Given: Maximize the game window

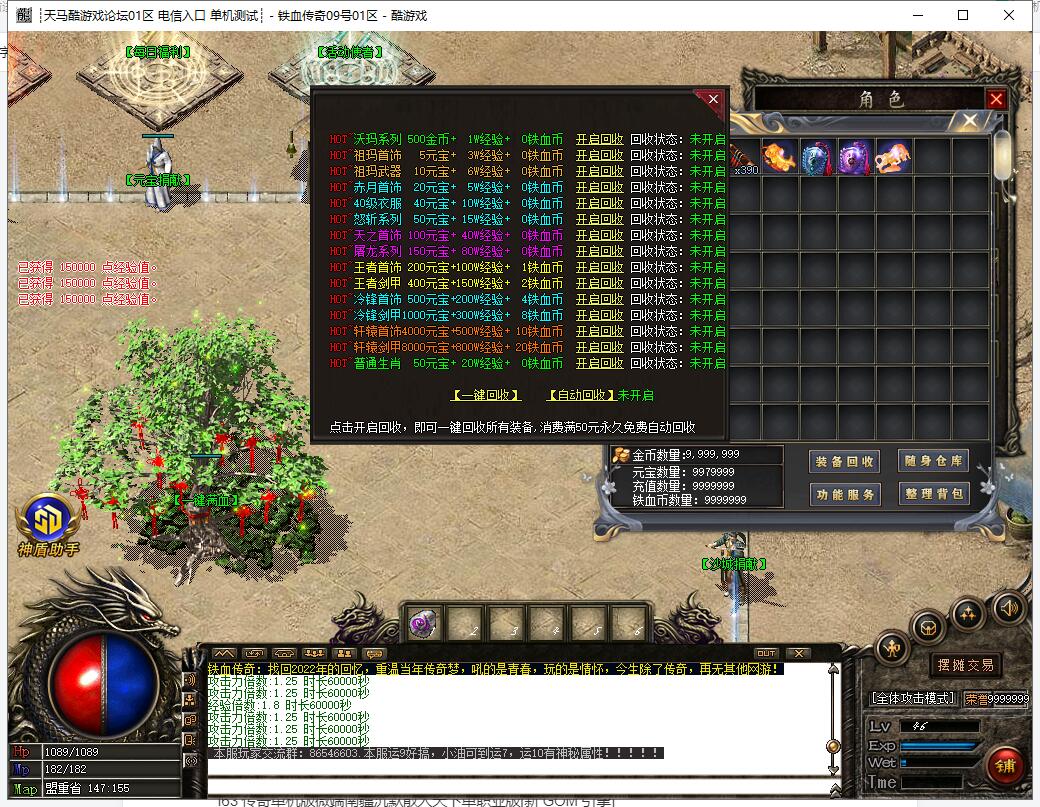Looking at the screenshot, I should click(963, 15).
